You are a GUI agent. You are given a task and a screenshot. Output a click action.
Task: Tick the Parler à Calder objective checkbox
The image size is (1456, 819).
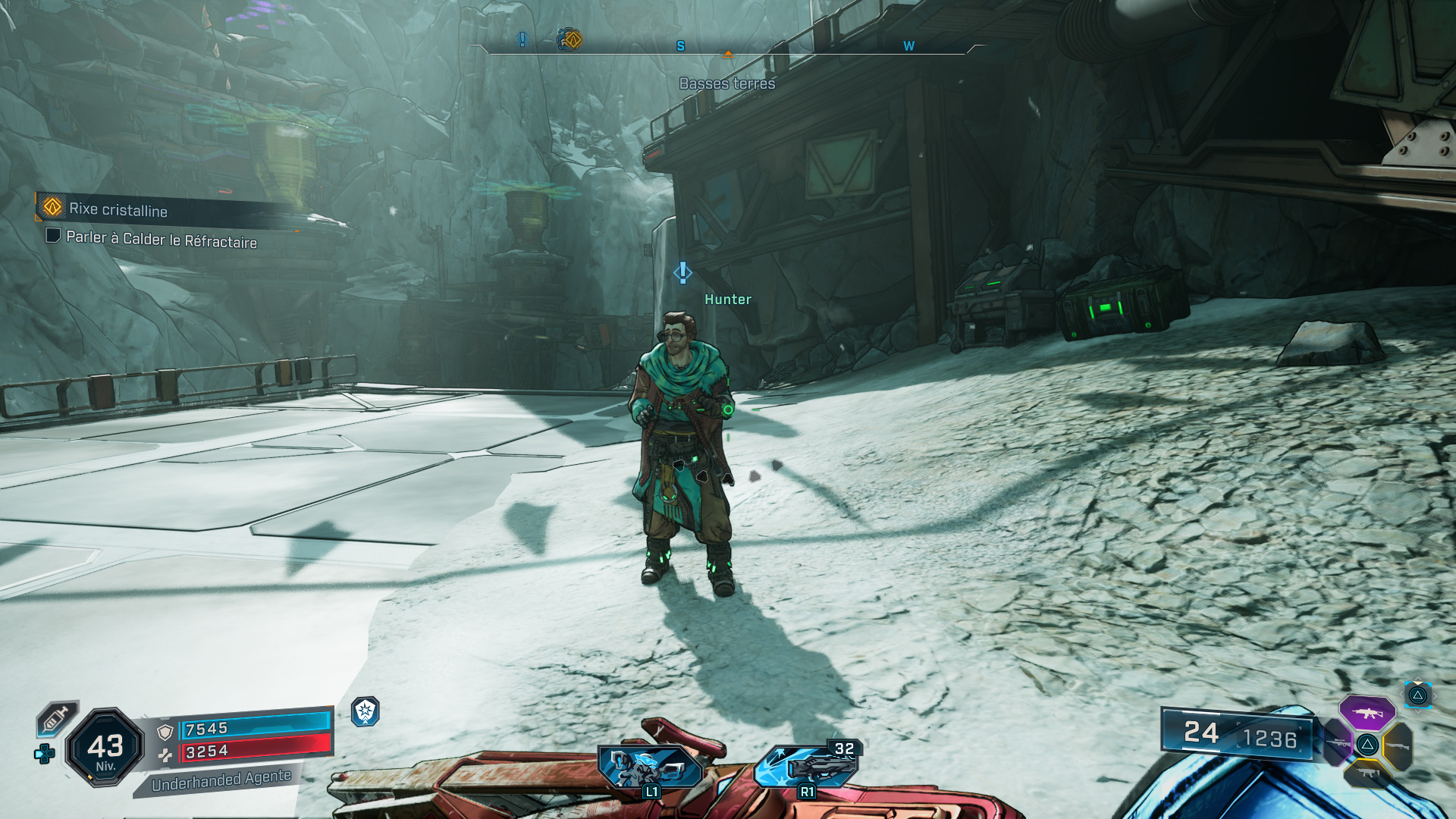point(53,235)
